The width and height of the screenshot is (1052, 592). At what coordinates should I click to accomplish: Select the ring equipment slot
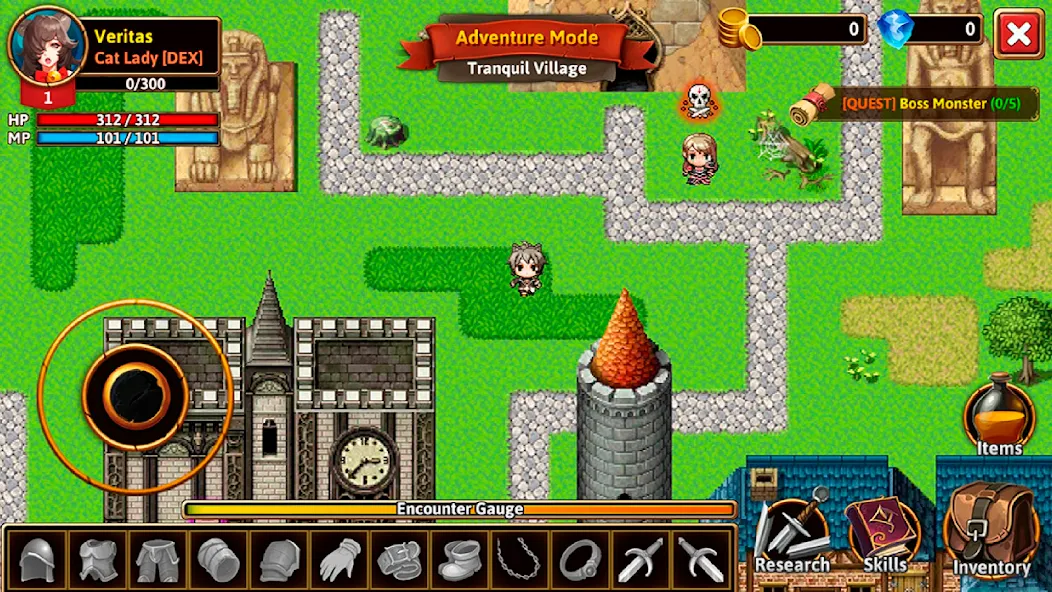click(x=581, y=558)
